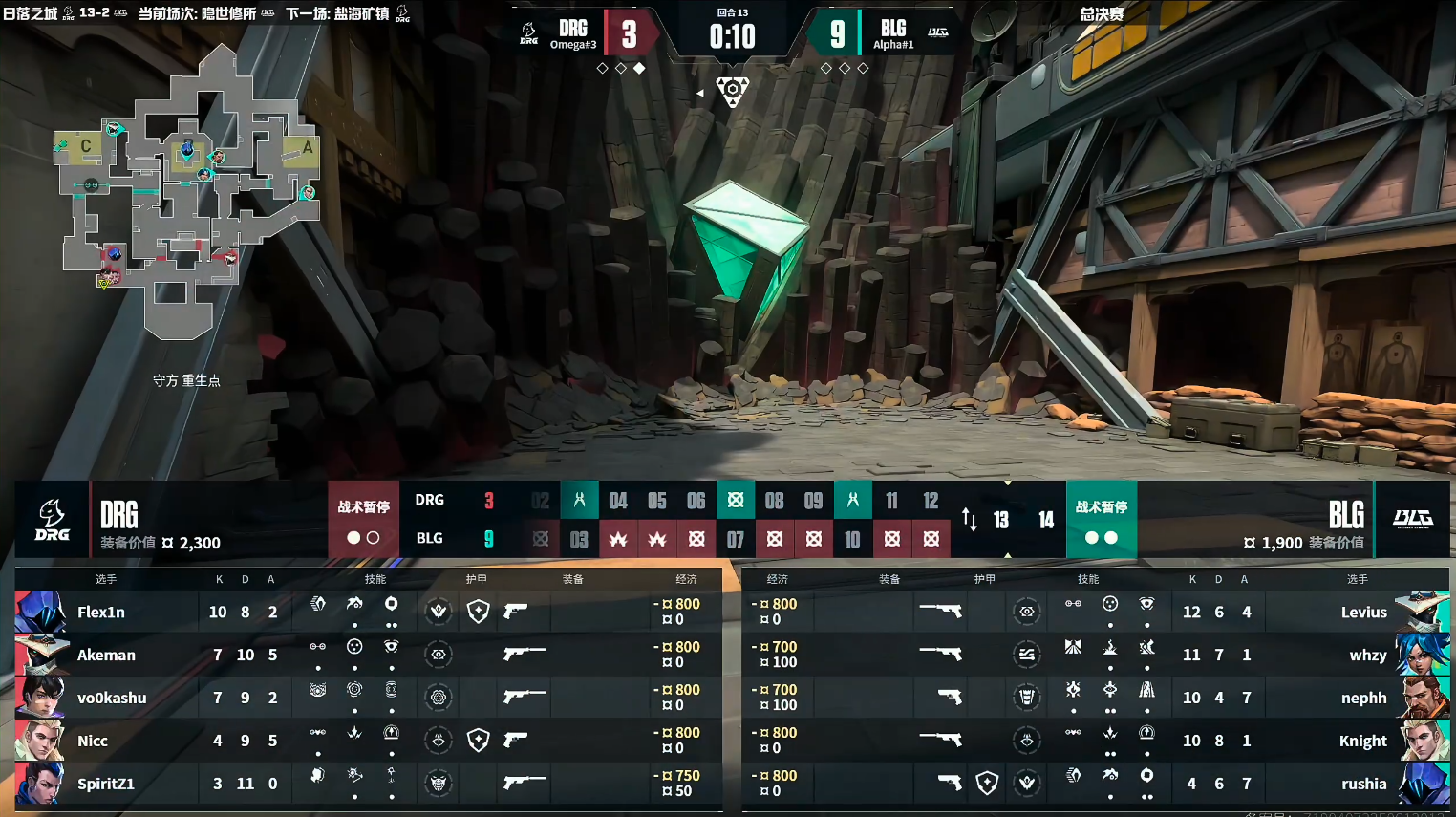
Task: Click the round 04 marker
Action: (618, 501)
